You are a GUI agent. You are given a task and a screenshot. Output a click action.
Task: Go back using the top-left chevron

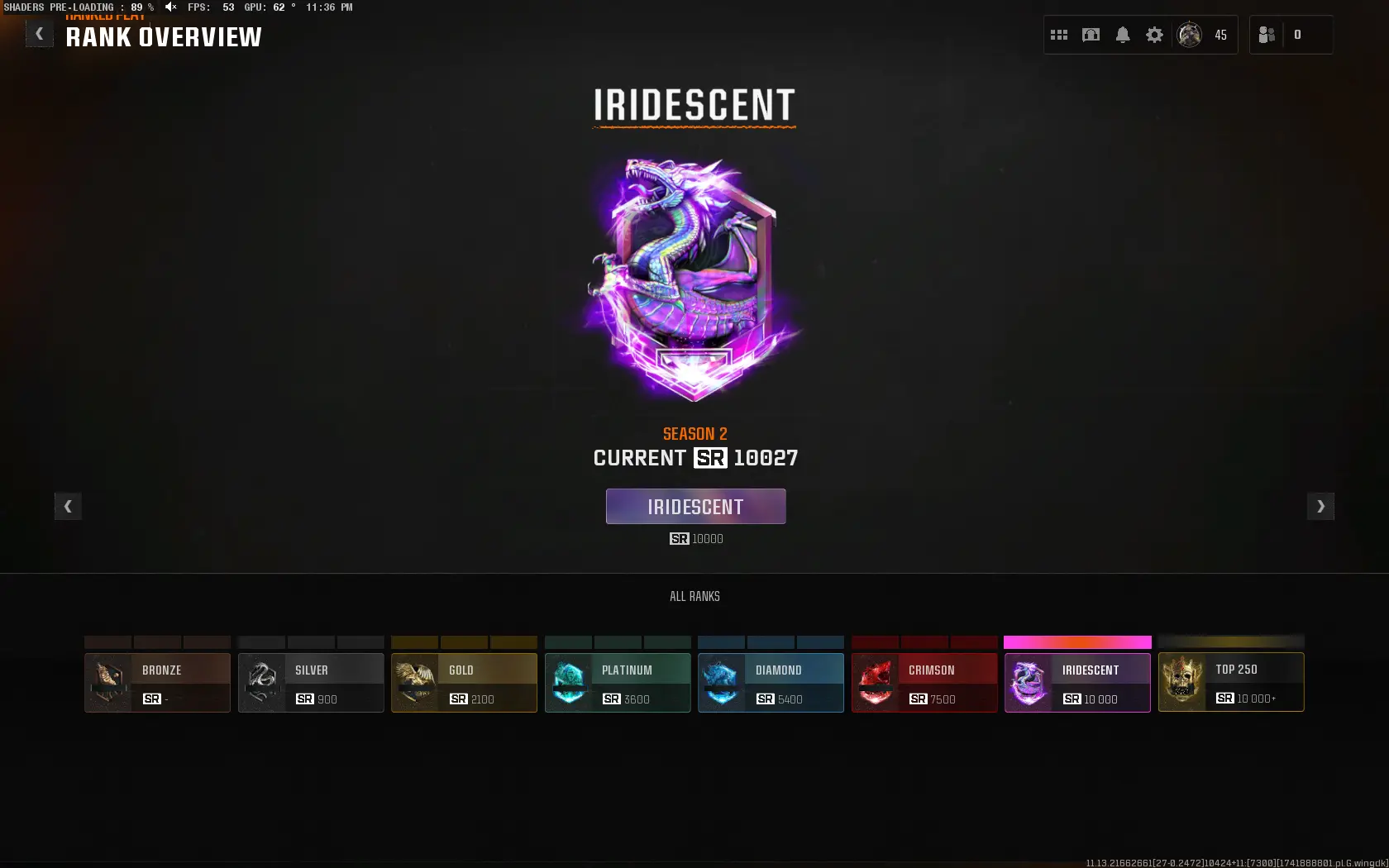[x=39, y=33]
